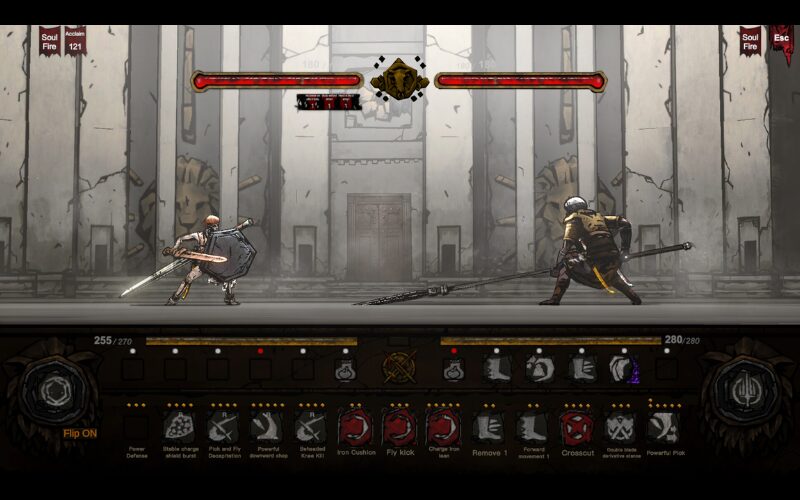
Task: Click the crossed swords icon between the timelines
Action: pyautogui.click(x=399, y=369)
